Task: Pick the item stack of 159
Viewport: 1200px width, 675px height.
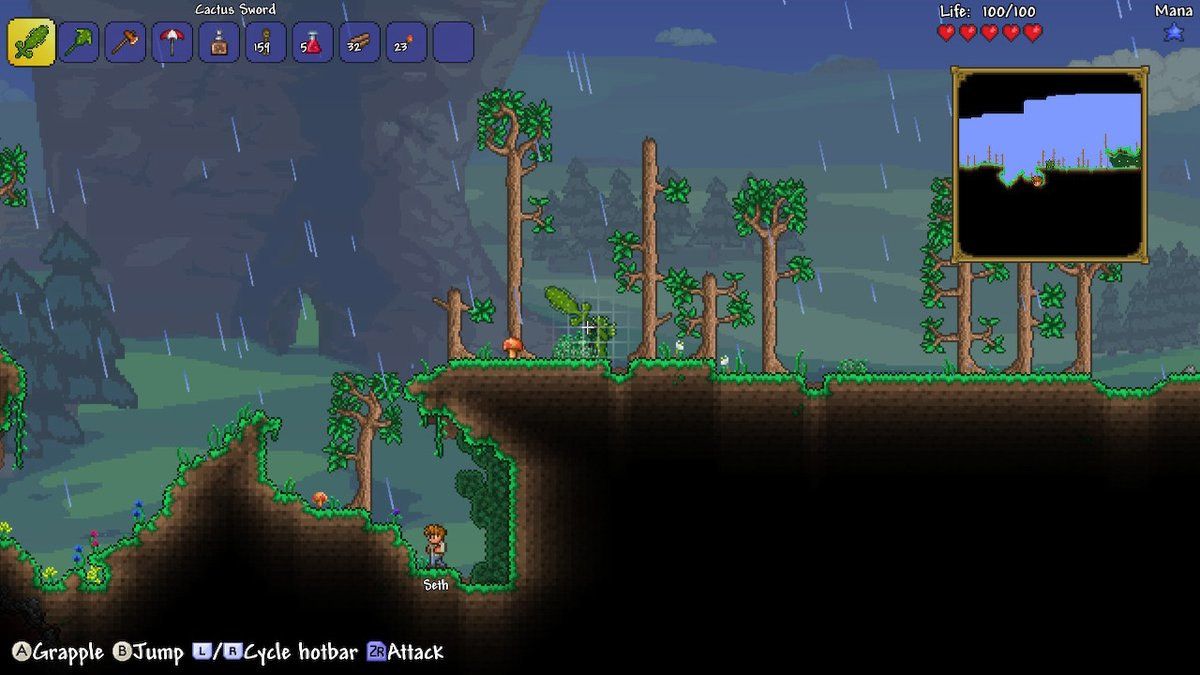Action: click(x=266, y=43)
